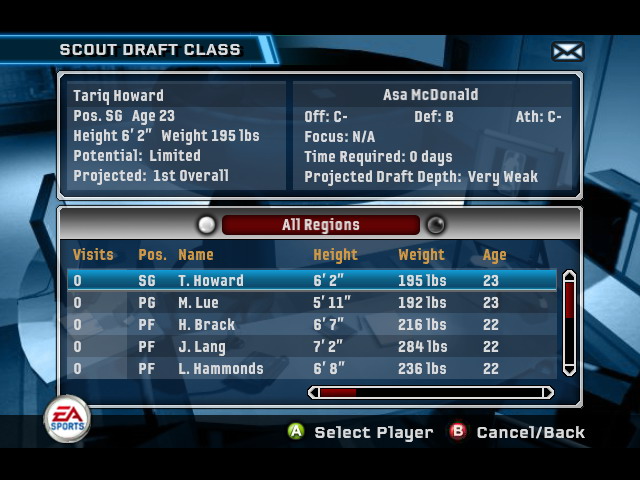Switch region with right round button
The image size is (640, 480).
coord(436,225)
